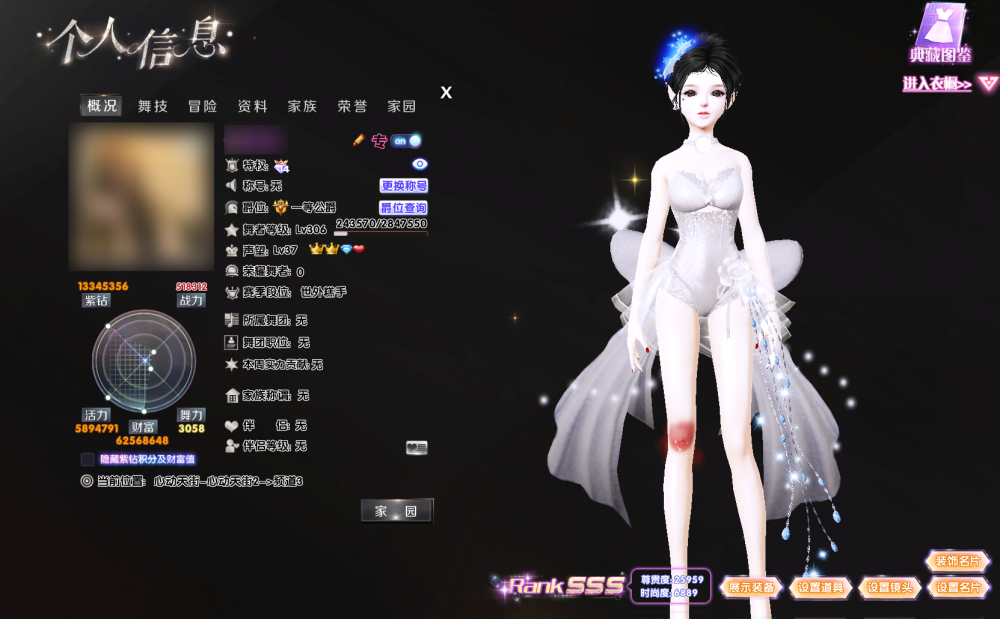This screenshot has width=1000, height=619.
Task: Choose the 装饰名片 button
Action: point(958,561)
